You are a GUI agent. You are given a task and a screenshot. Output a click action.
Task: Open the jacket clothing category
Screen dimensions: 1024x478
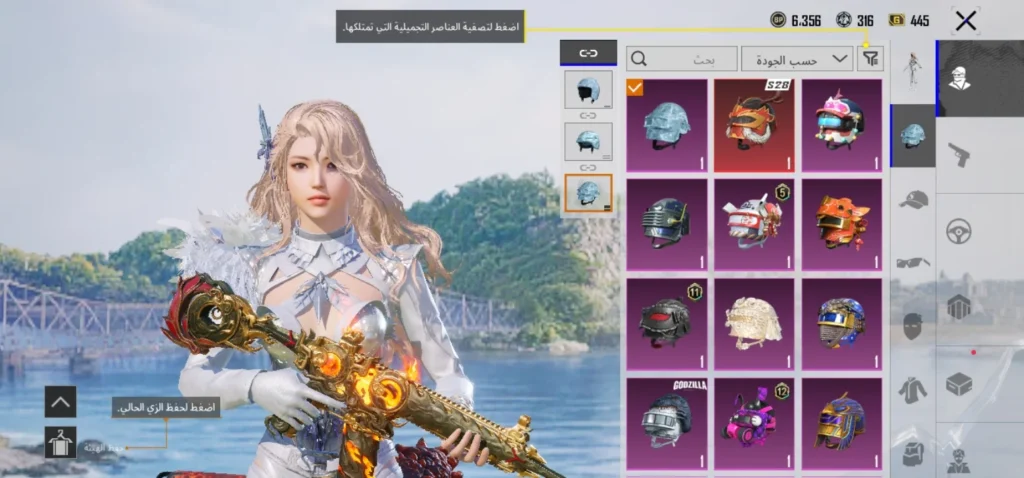coord(913,389)
